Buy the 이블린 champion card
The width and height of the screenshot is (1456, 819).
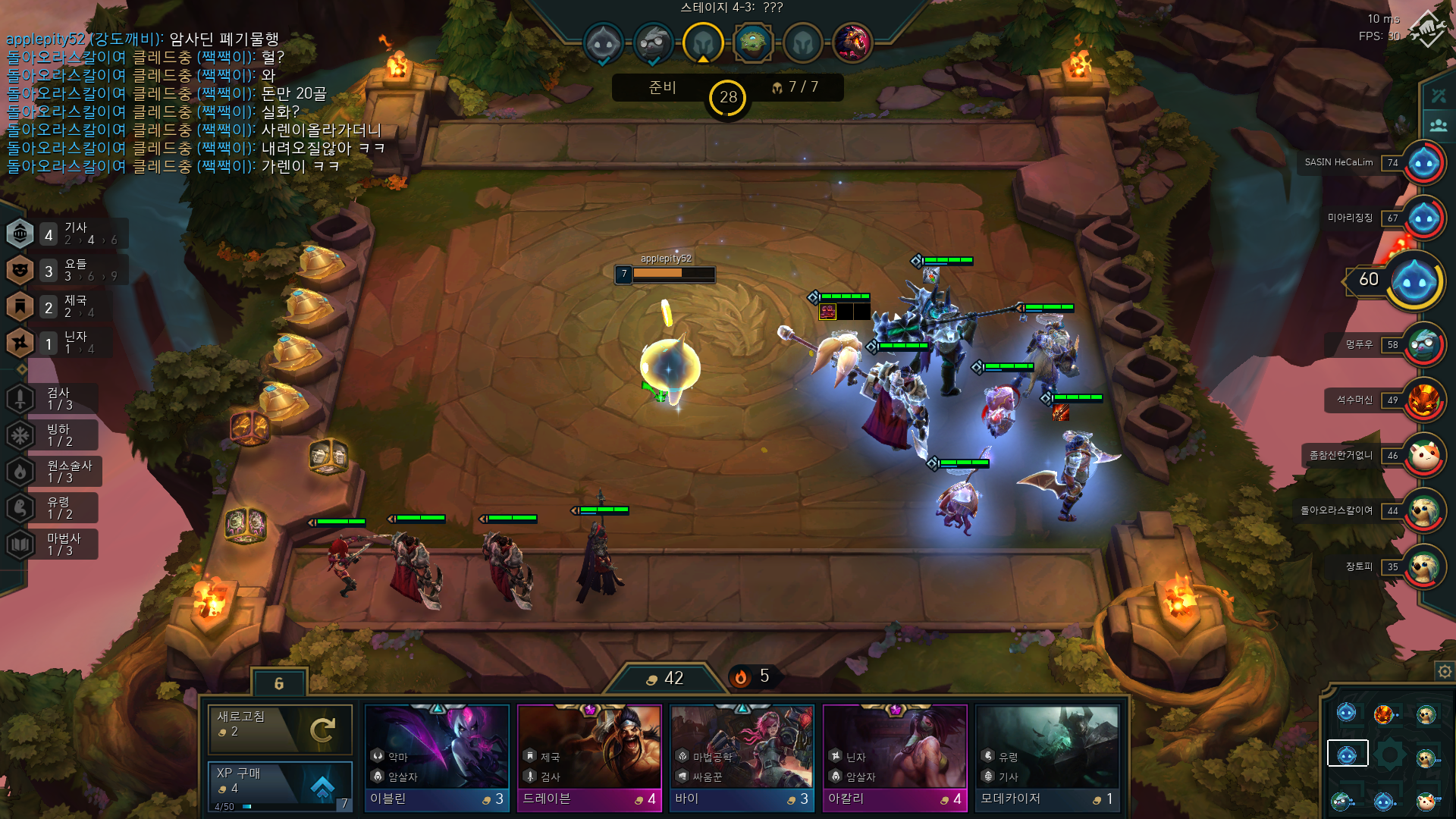tap(437, 758)
